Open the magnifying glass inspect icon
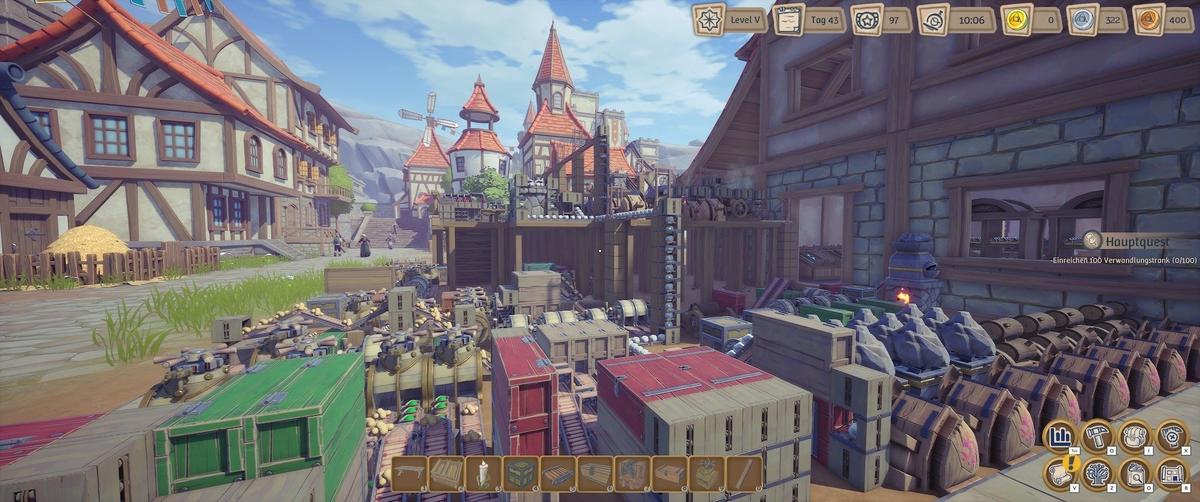The image size is (1200, 502). [1134, 472]
